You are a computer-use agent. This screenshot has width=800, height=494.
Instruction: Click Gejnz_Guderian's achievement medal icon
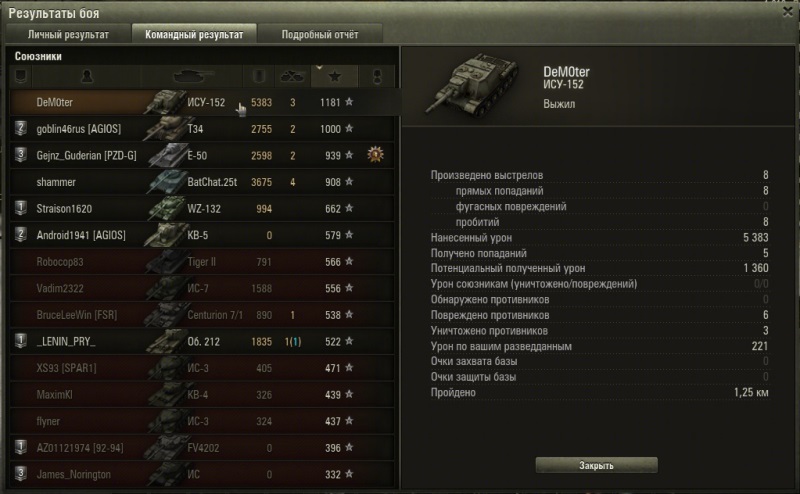coord(376,155)
